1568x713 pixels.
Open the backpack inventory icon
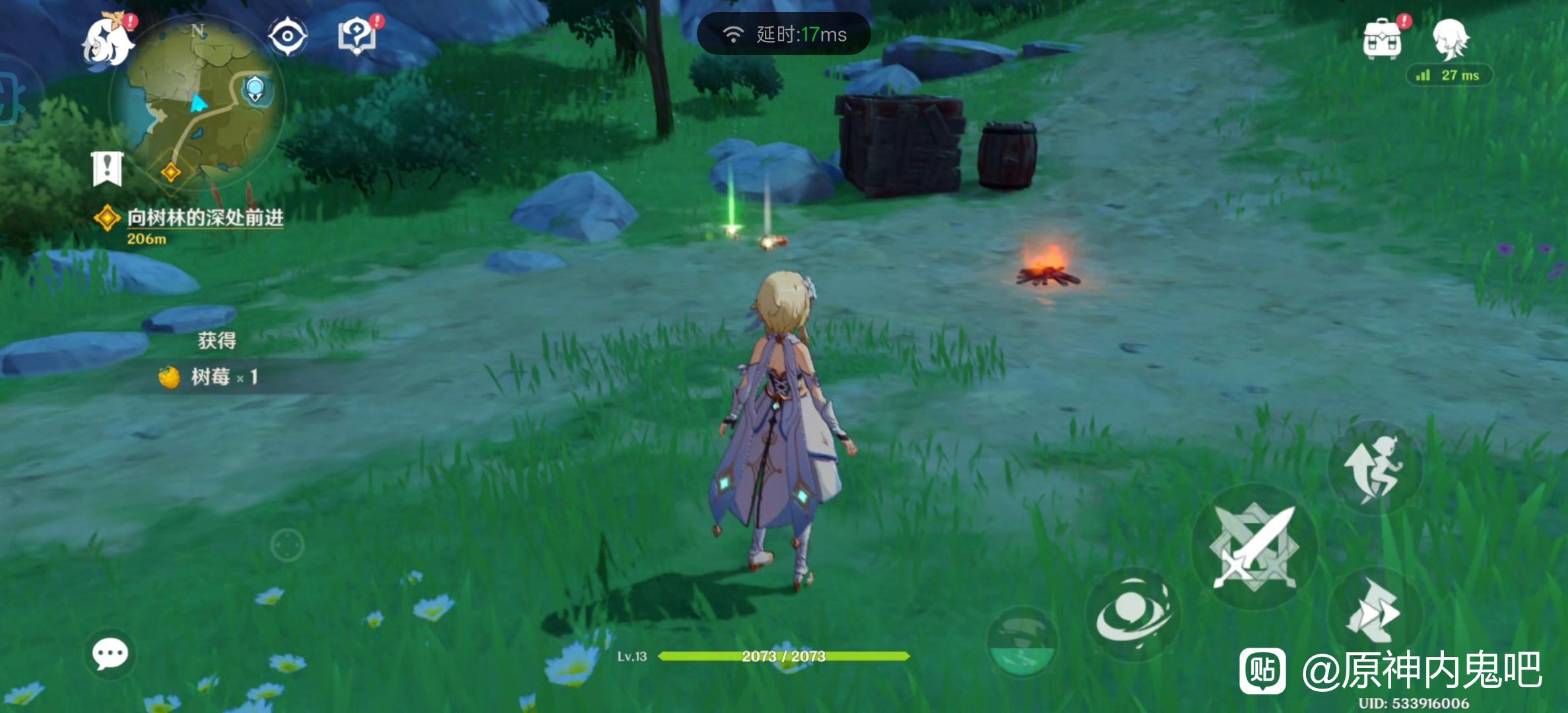point(1382,38)
